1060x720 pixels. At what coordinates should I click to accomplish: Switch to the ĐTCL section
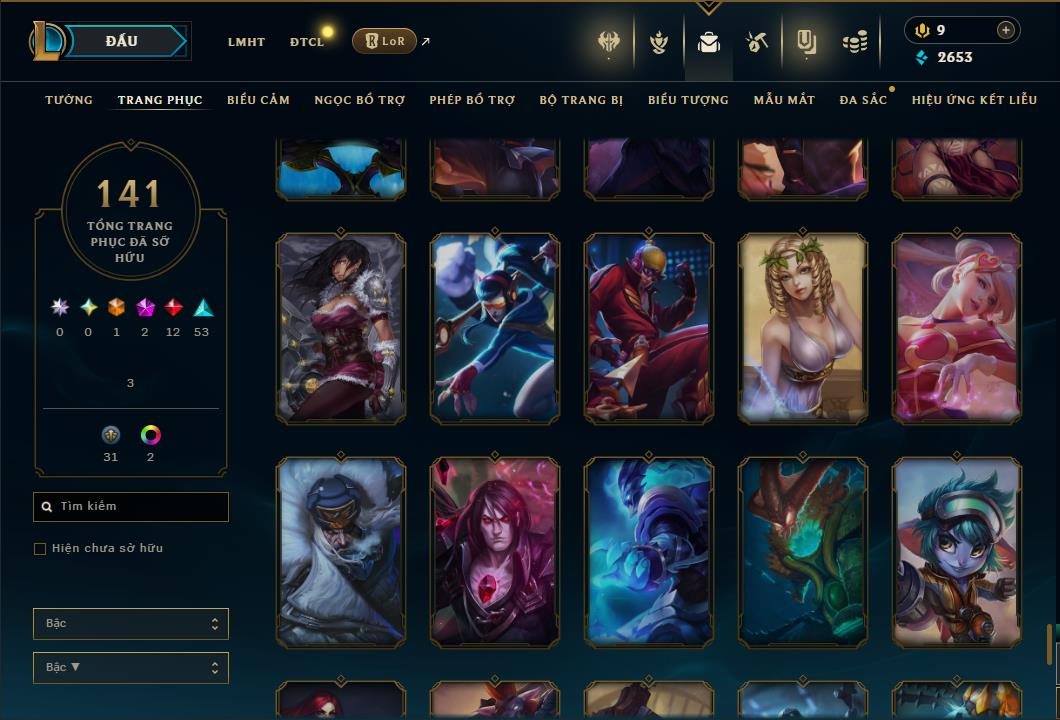click(306, 42)
